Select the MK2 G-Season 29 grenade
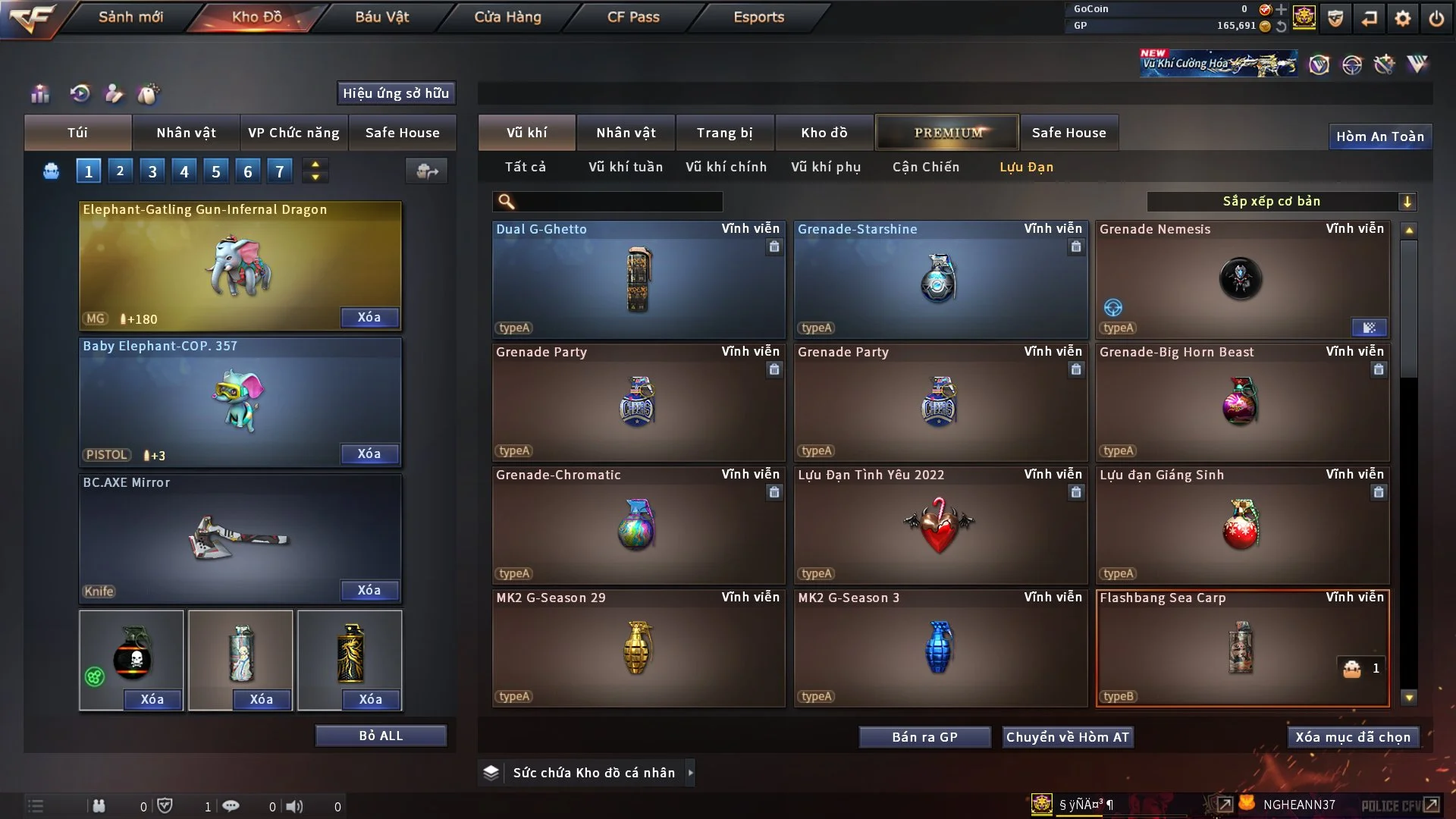Screen dimensions: 1456x819 (x=638, y=648)
